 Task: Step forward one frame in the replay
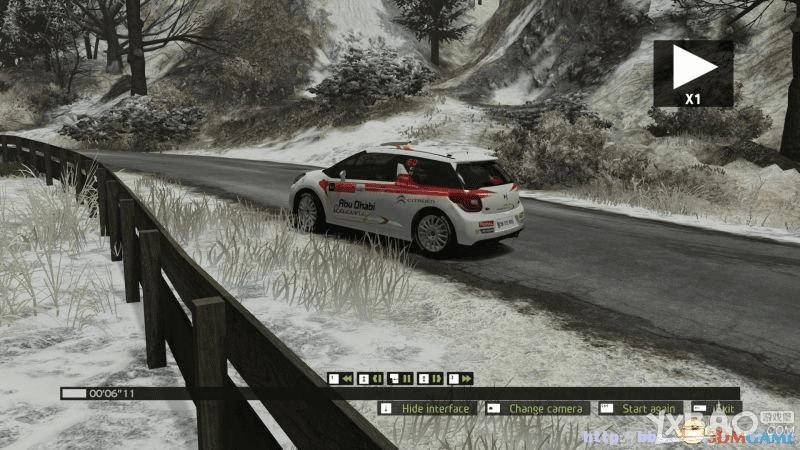(431, 379)
